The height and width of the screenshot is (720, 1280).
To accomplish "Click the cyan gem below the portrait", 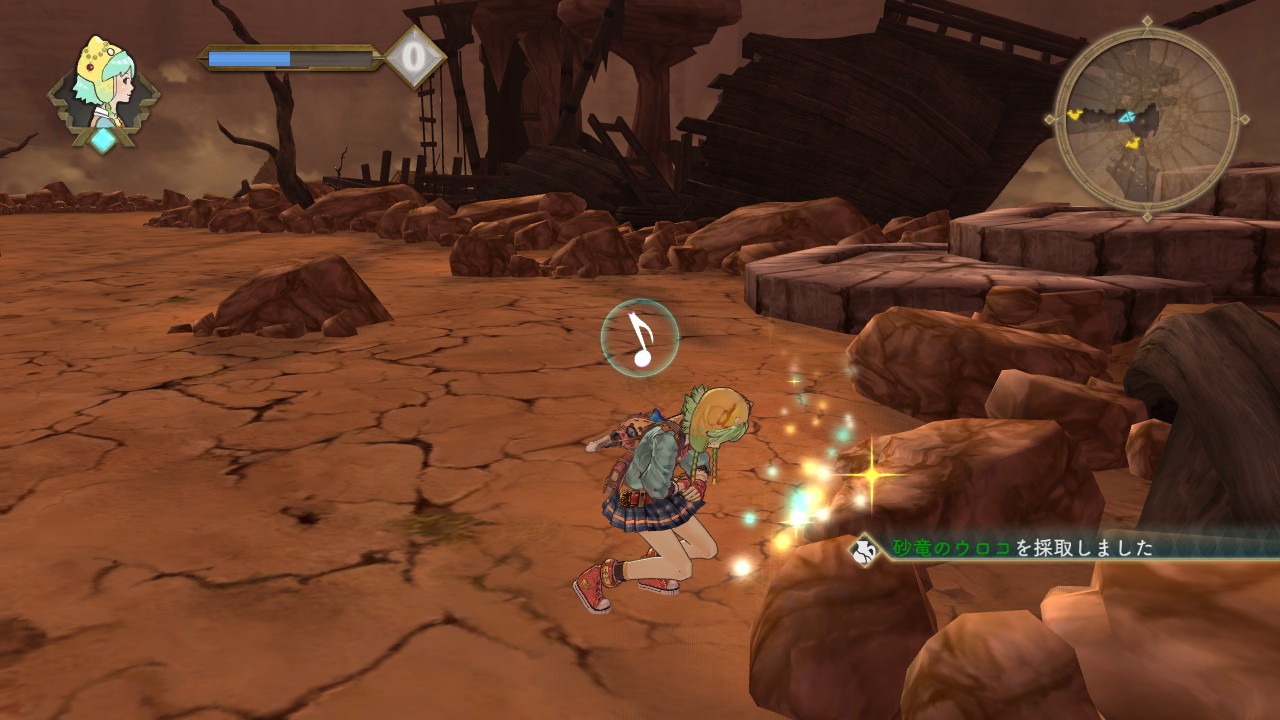I will pos(103,140).
